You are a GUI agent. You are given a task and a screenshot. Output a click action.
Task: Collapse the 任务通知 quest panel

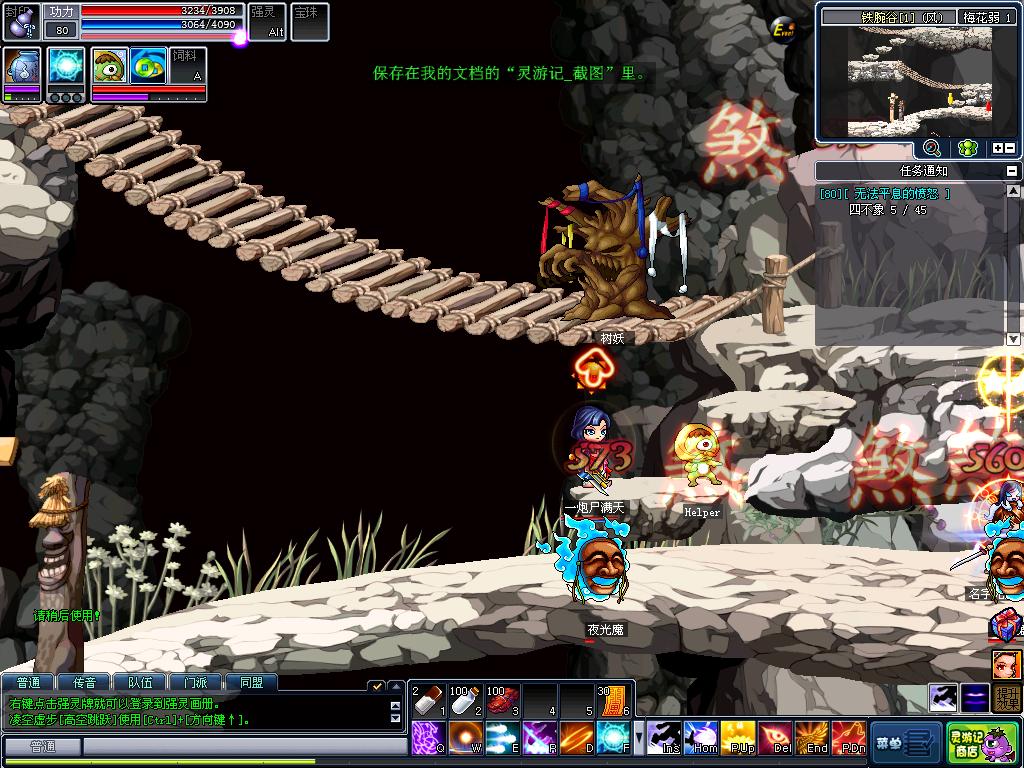click(1012, 171)
